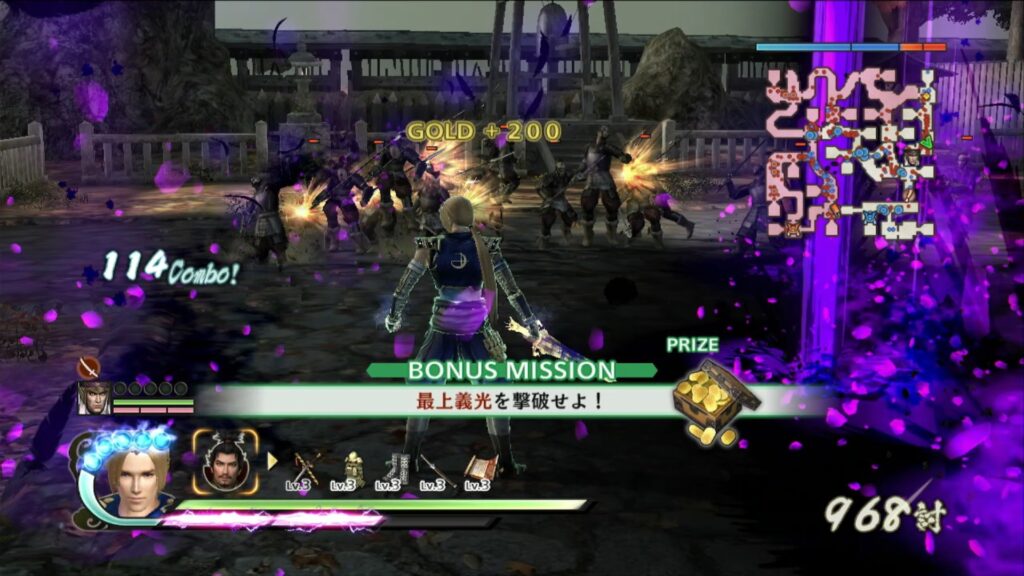
Task: Click the red sword emblem icon
Action: coord(88,366)
